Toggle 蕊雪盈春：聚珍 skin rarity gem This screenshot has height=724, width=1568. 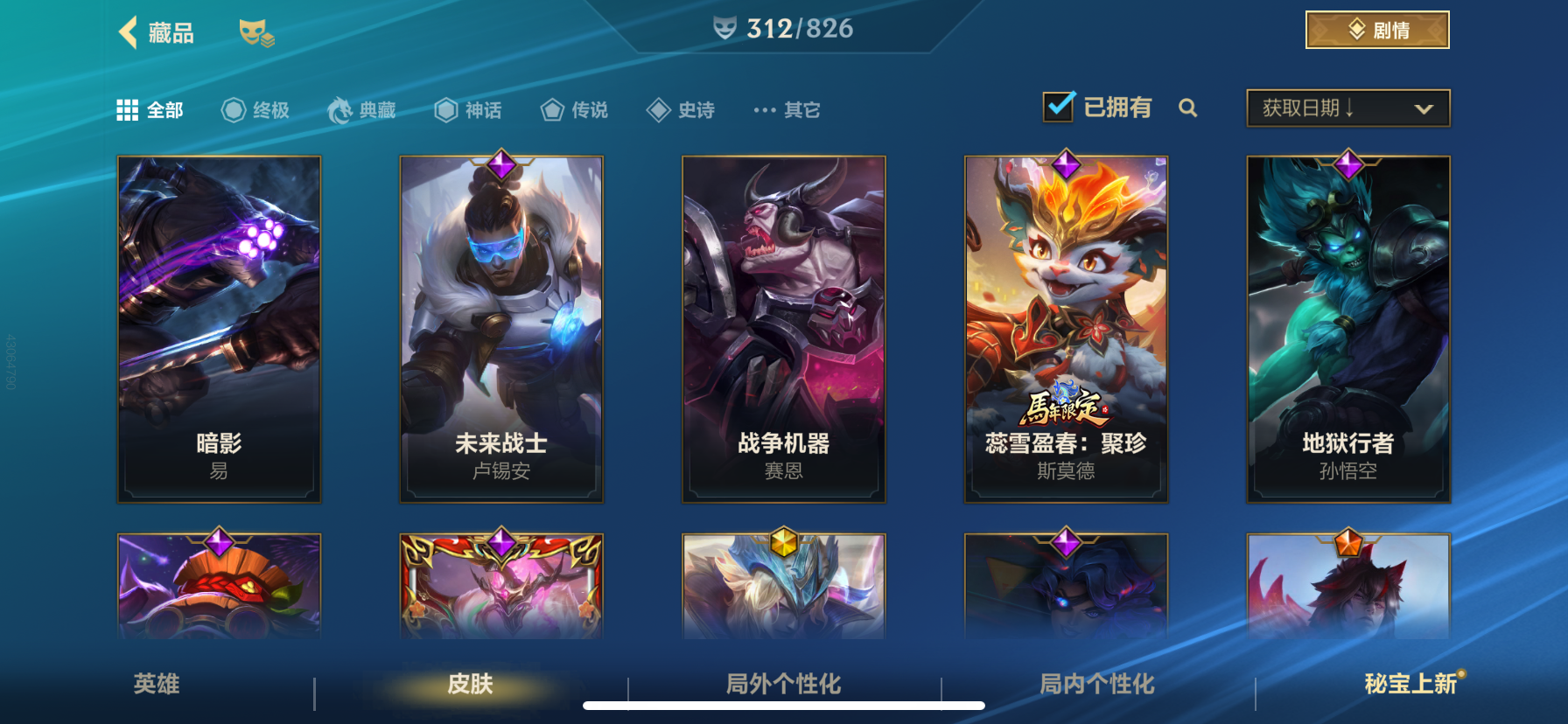point(1066,164)
